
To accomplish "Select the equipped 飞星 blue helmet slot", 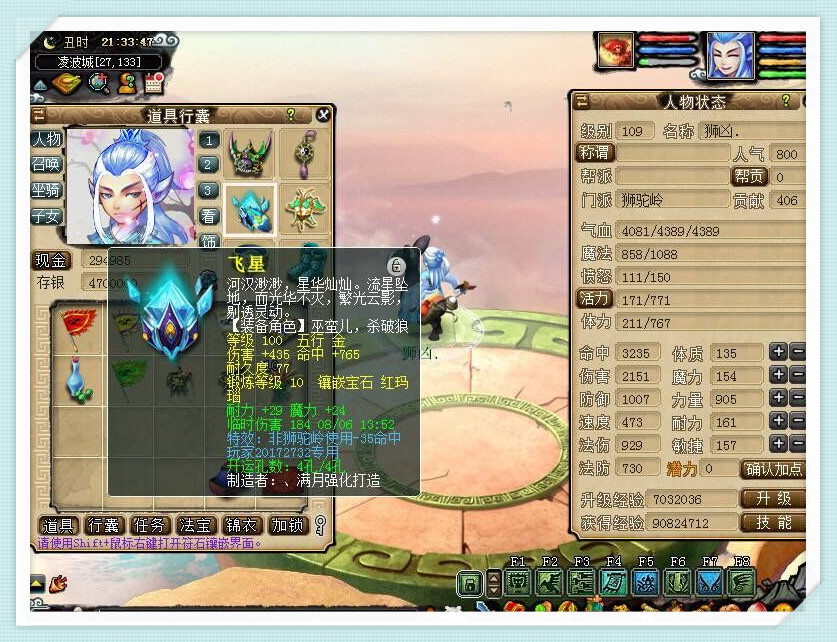I will (250, 208).
